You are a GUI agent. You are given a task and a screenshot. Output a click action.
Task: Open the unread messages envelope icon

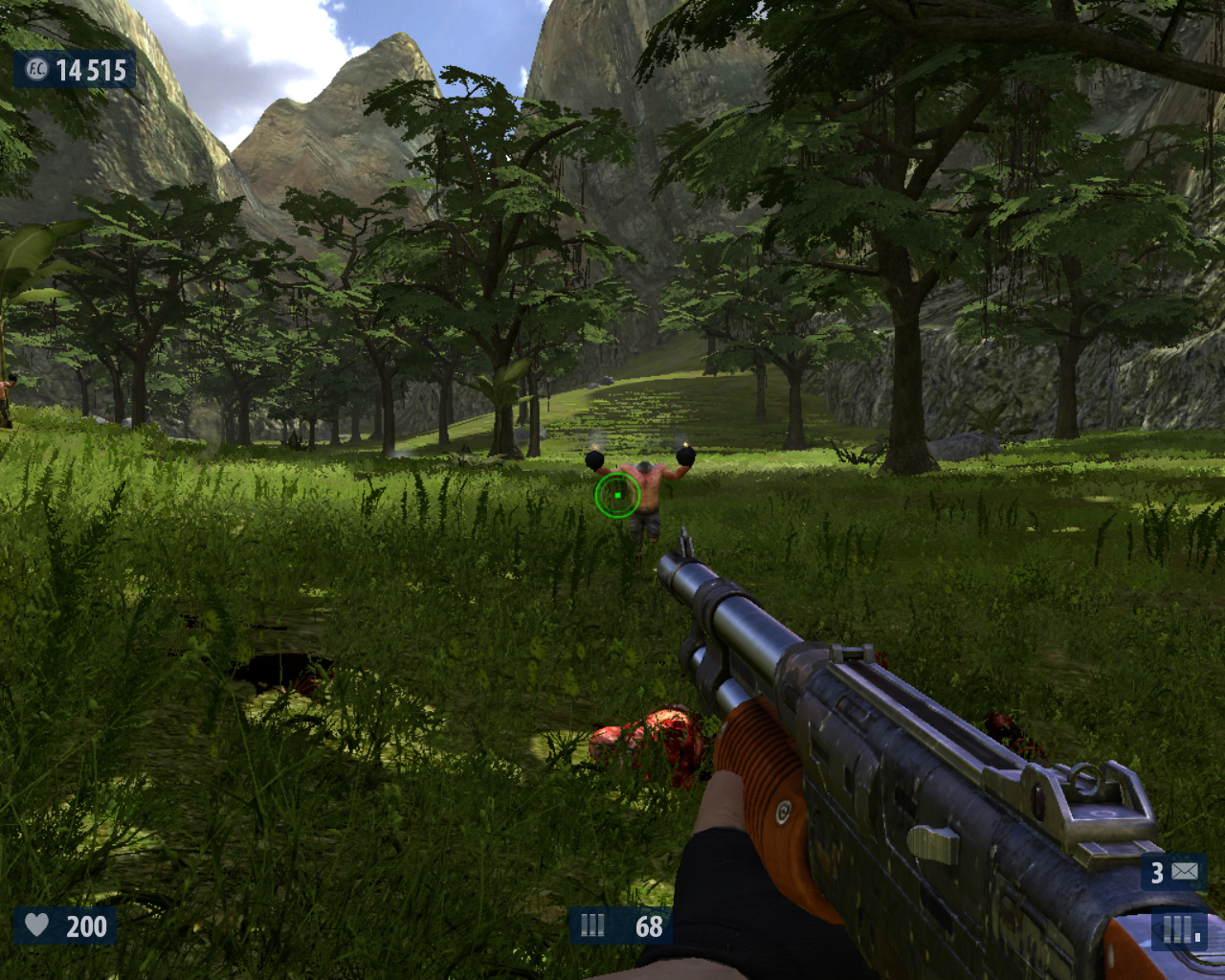pos(1185,872)
